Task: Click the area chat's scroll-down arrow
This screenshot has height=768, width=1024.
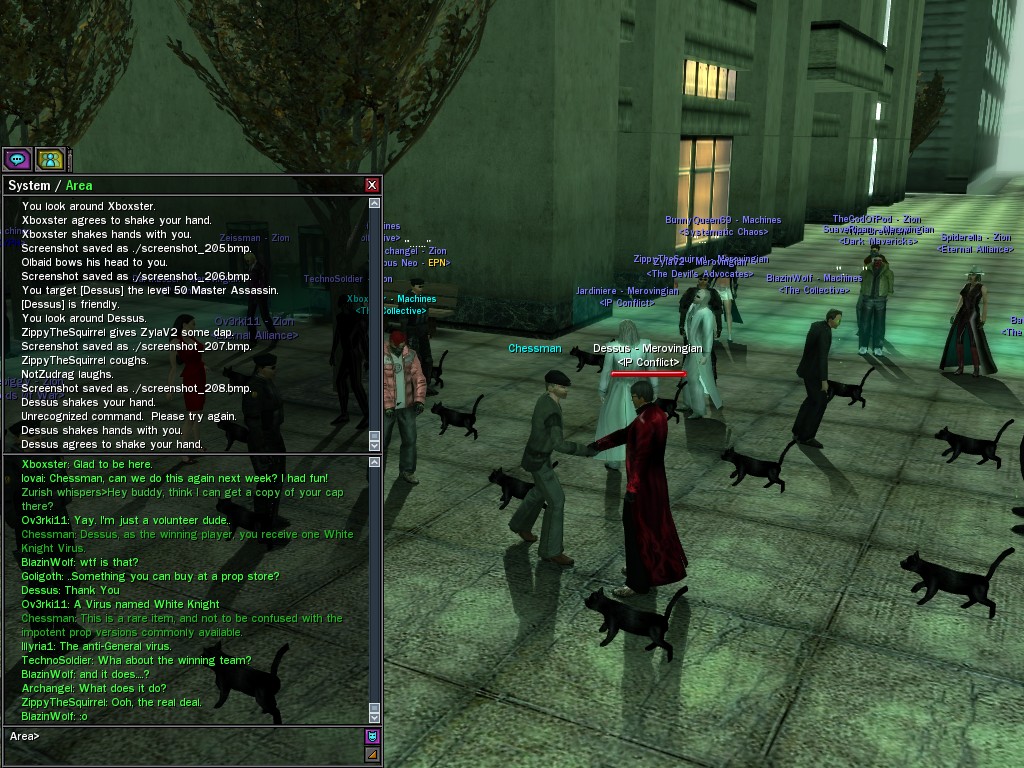Action: (375, 717)
